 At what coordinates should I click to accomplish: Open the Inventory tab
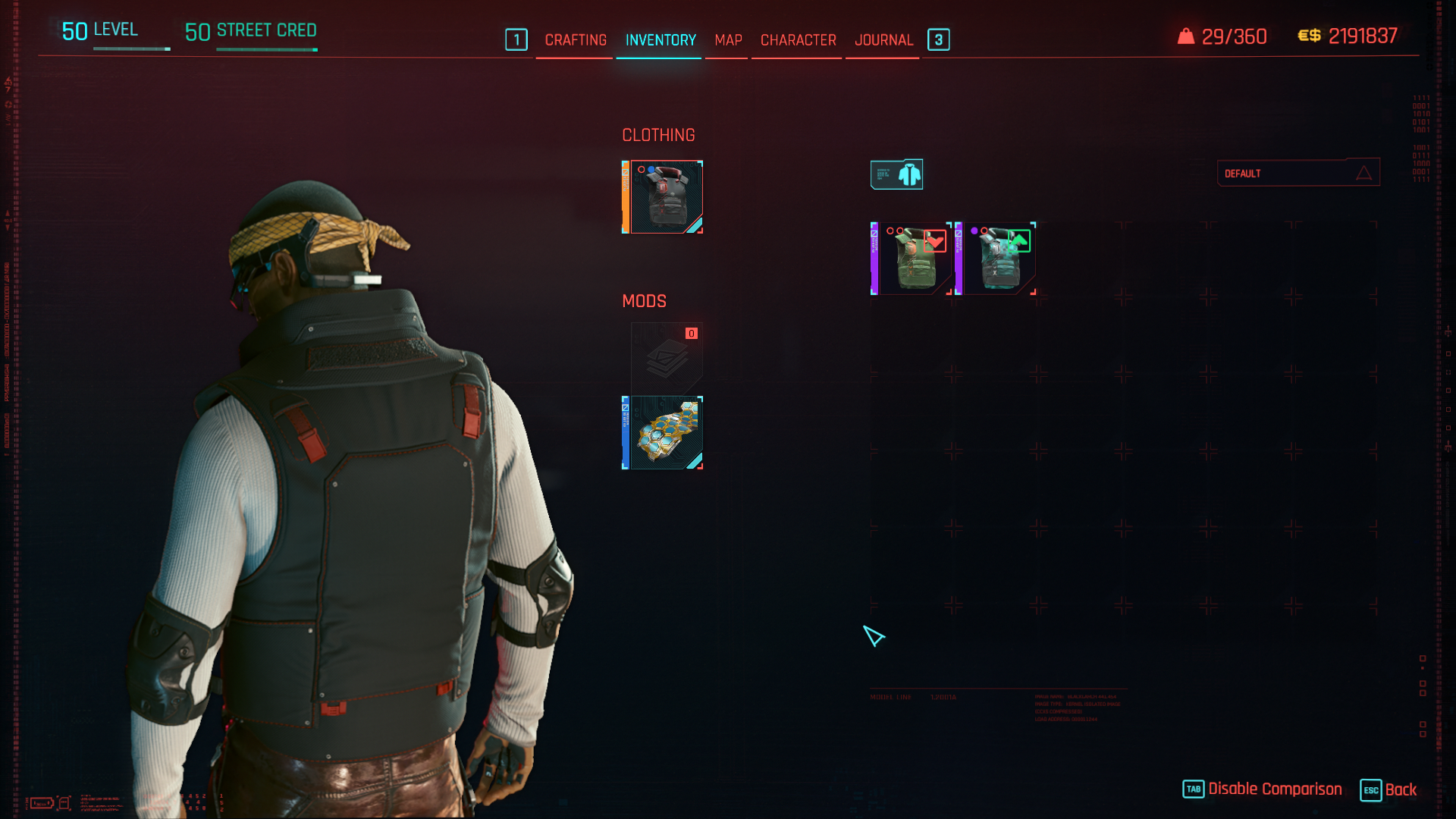pyautogui.click(x=661, y=40)
